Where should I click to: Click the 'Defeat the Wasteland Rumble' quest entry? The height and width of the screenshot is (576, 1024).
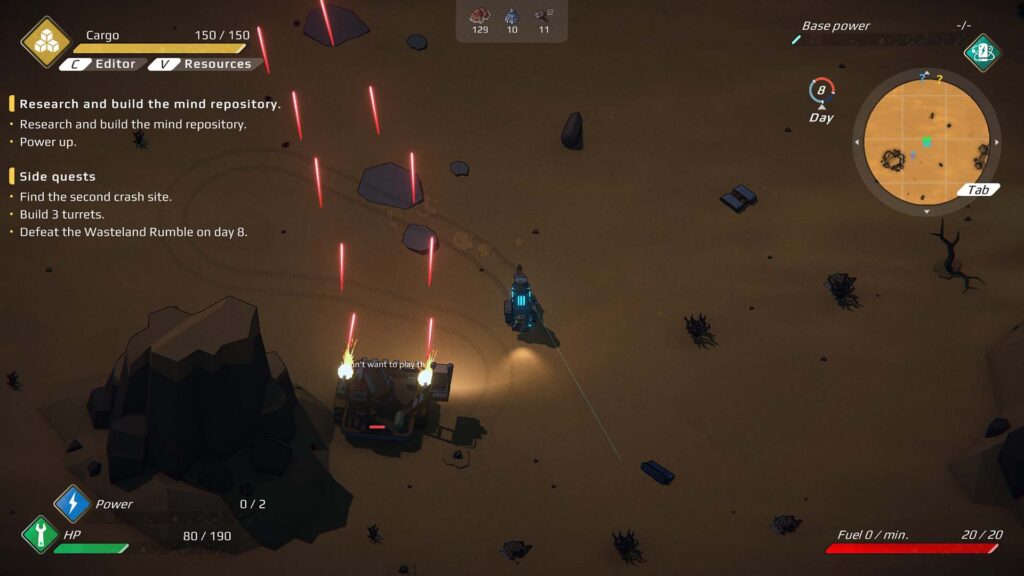134,232
